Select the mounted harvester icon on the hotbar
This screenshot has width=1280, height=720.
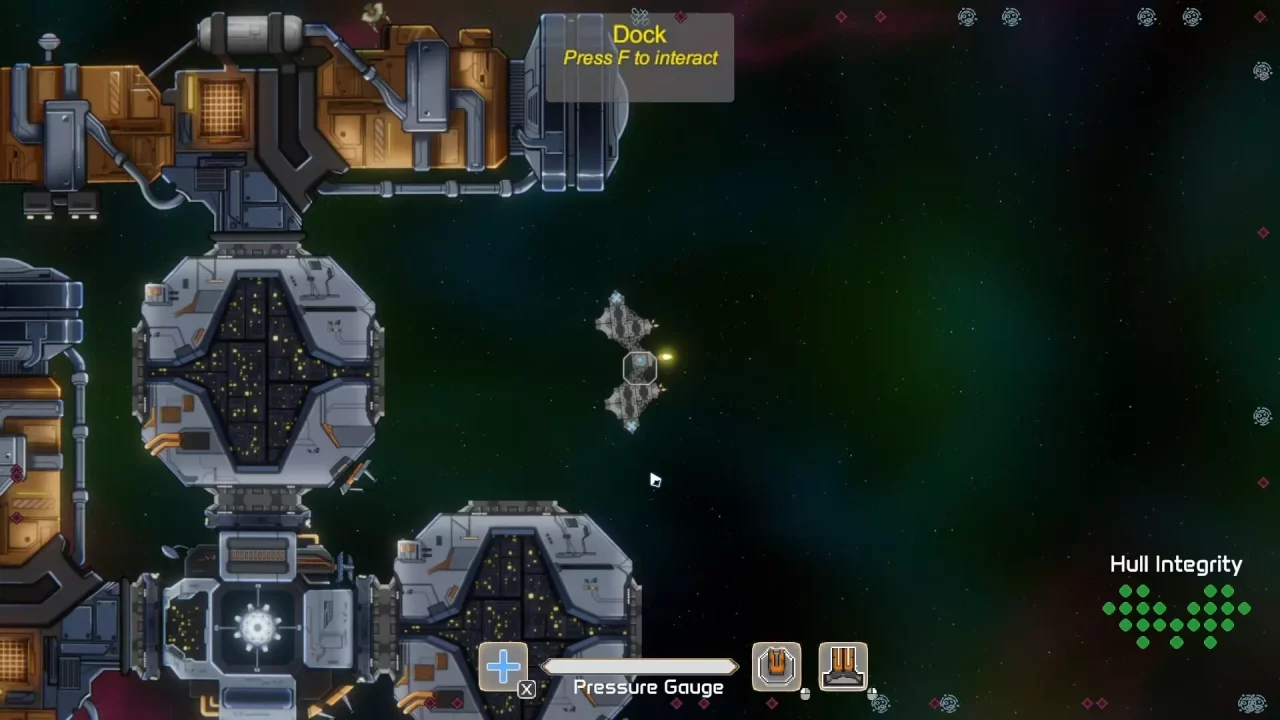(x=843, y=665)
